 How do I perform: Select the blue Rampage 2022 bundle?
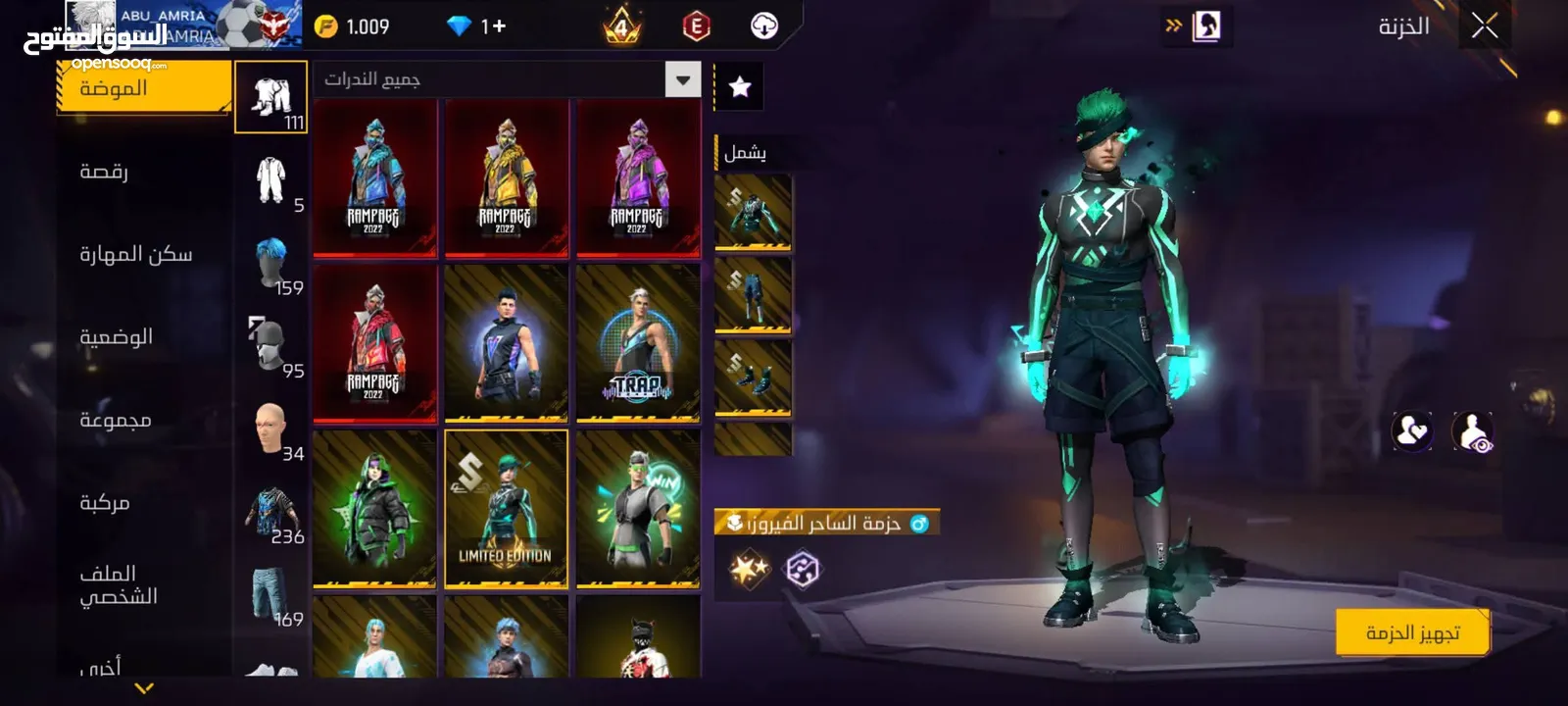374,177
